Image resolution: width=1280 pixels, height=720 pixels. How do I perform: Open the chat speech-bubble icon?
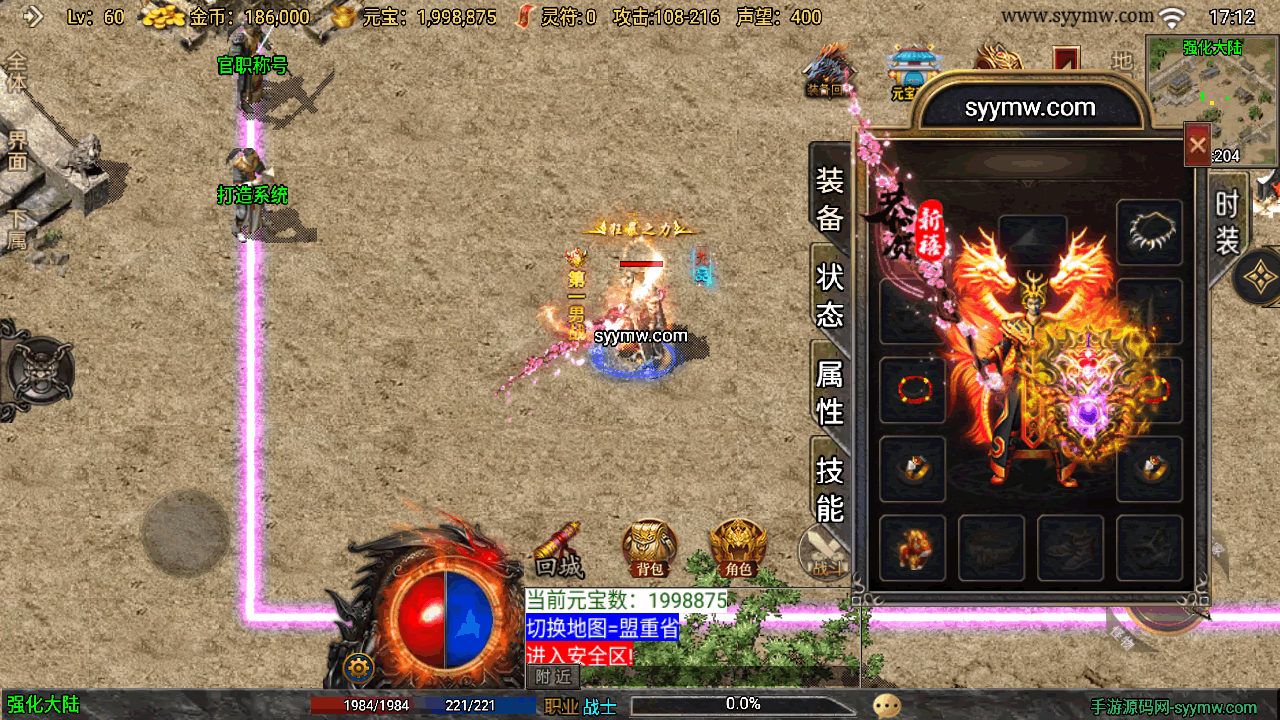pos(886,705)
